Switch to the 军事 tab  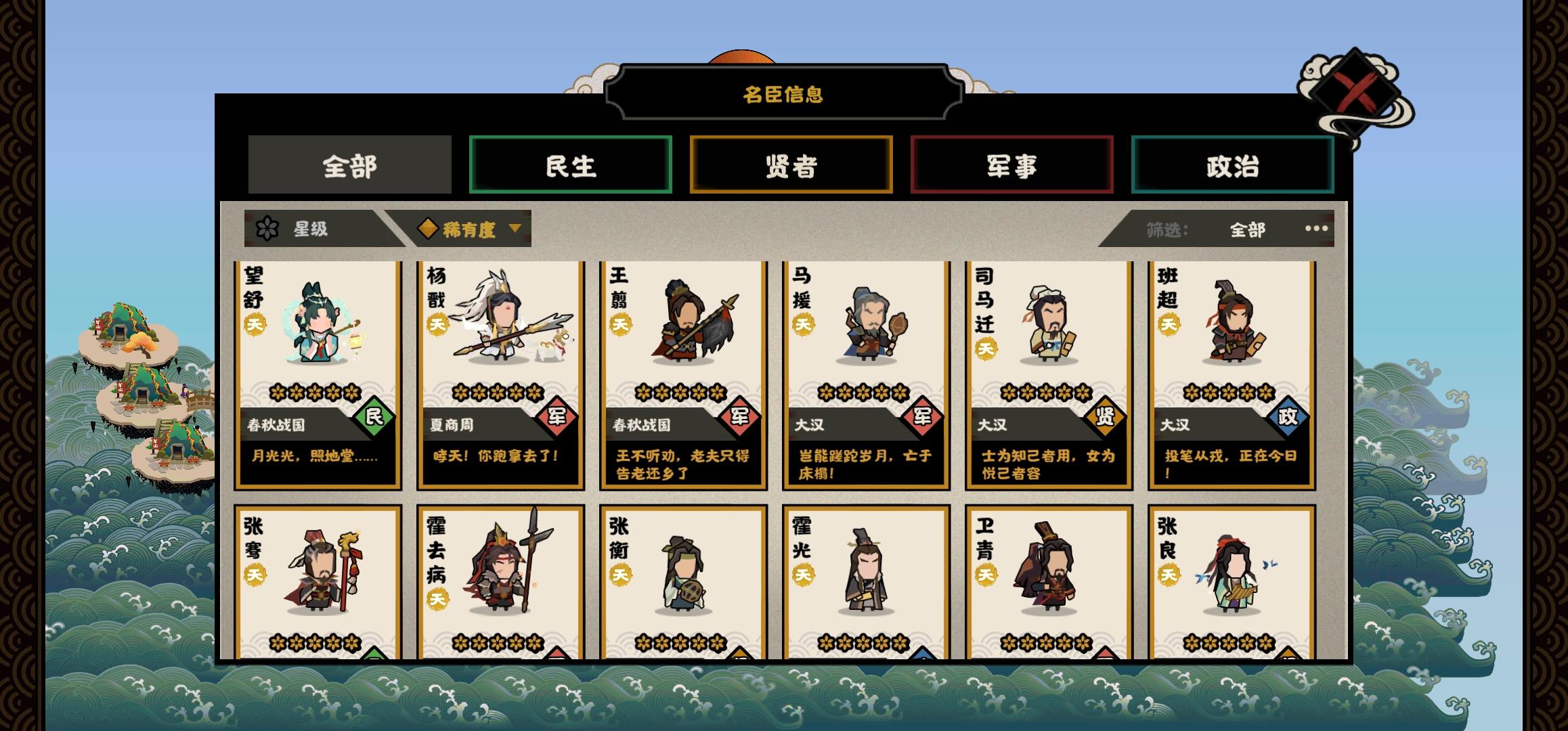(1012, 164)
